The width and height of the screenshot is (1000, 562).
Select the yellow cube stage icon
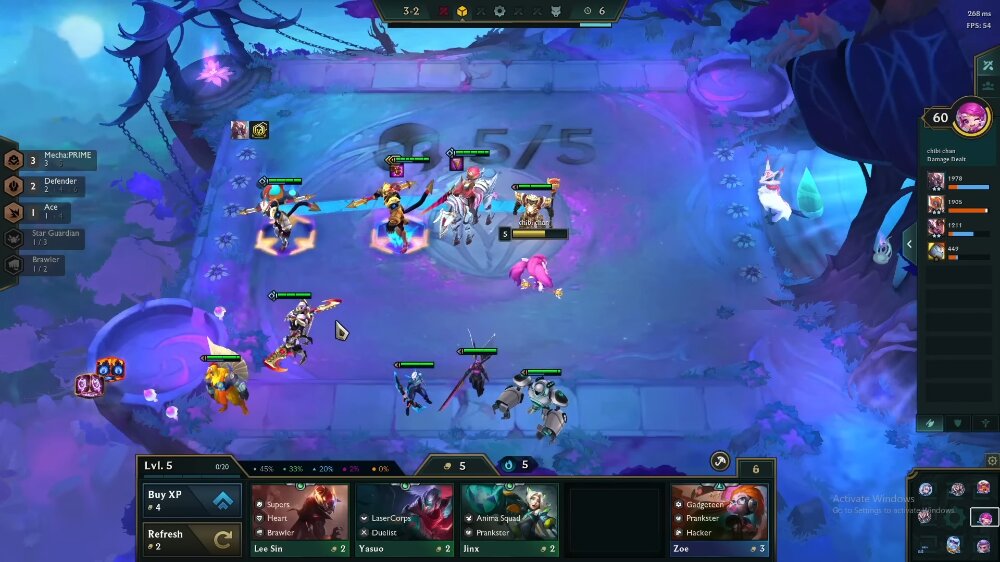(463, 11)
